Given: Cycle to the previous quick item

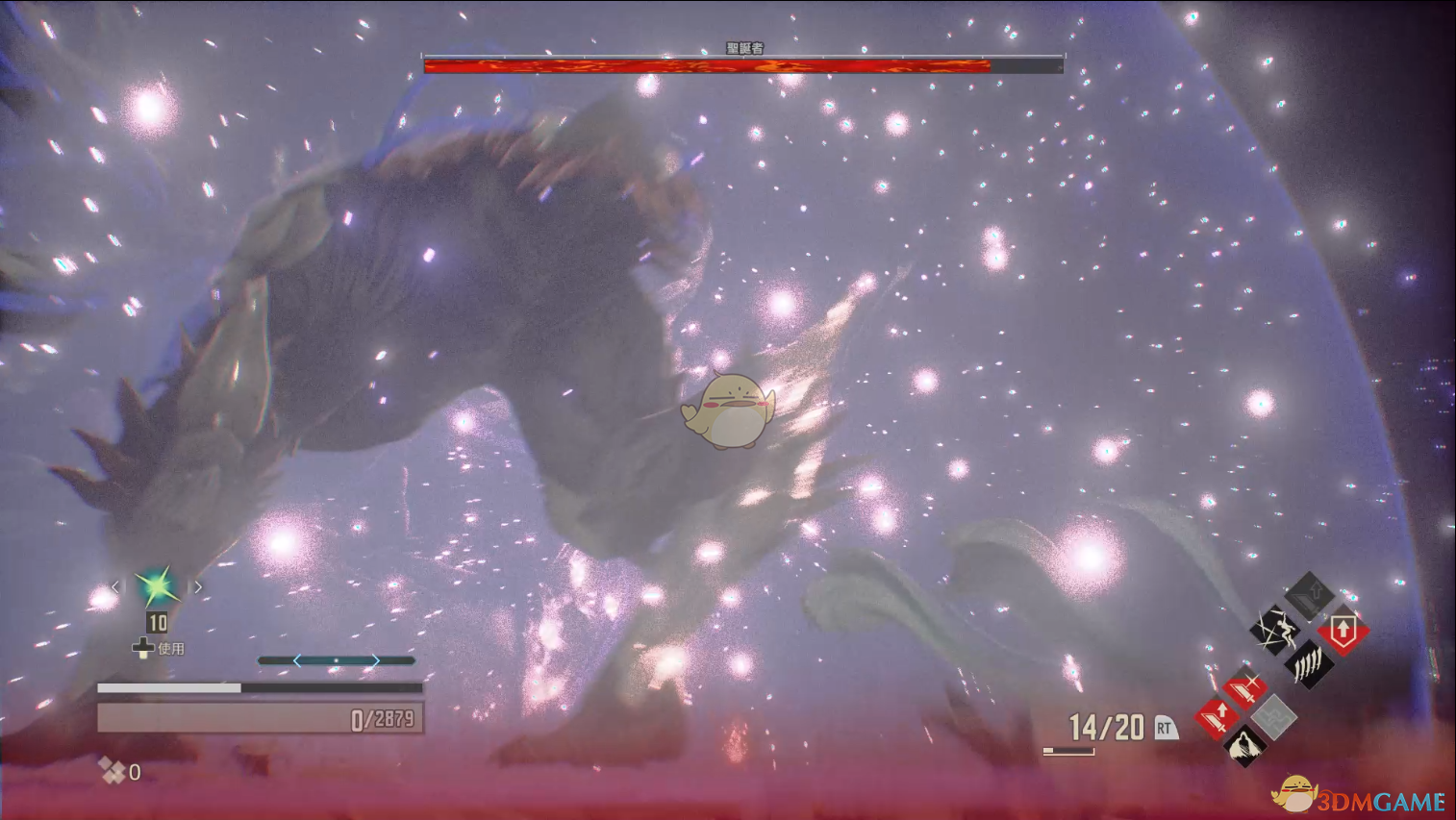Looking at the screenshot, I should coord(115,586).
